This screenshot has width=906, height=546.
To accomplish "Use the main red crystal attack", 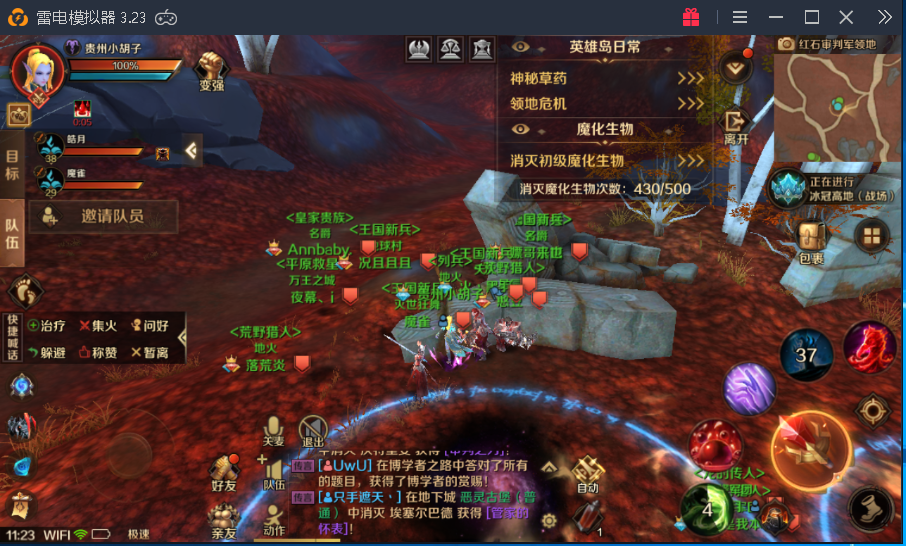I will pyautogui.click(x=810, y=449).
